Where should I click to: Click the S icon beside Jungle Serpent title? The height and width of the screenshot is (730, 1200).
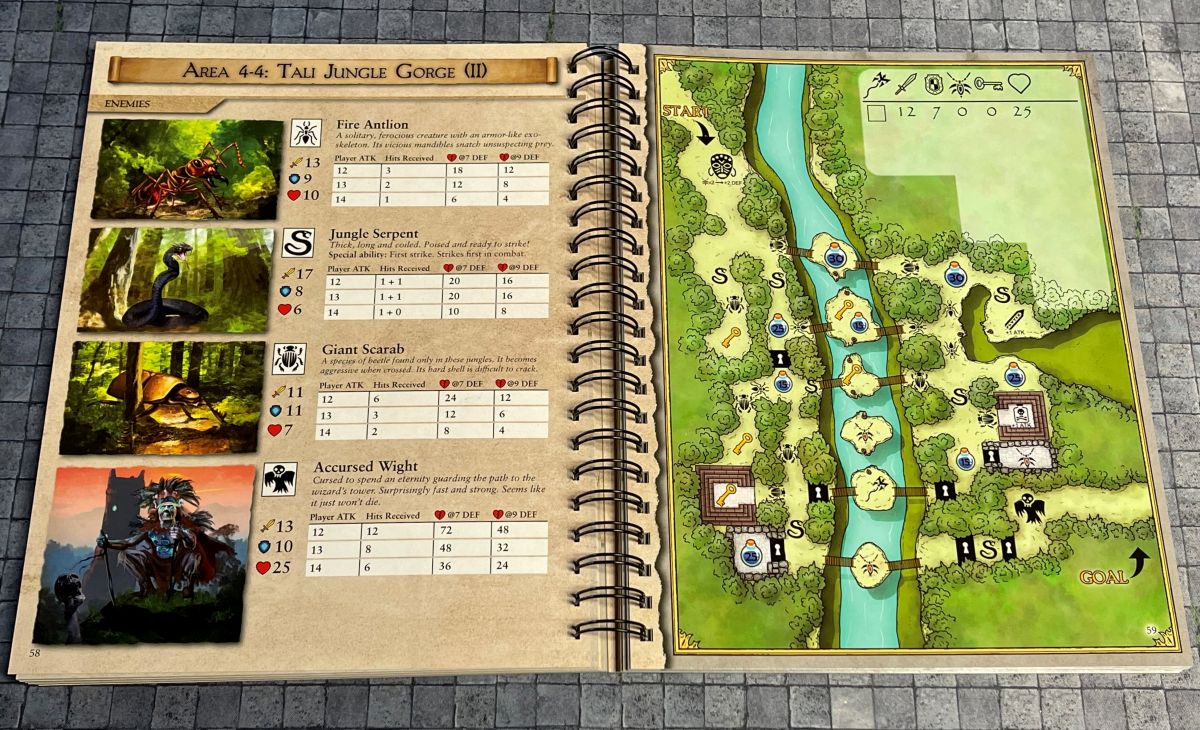297,242
